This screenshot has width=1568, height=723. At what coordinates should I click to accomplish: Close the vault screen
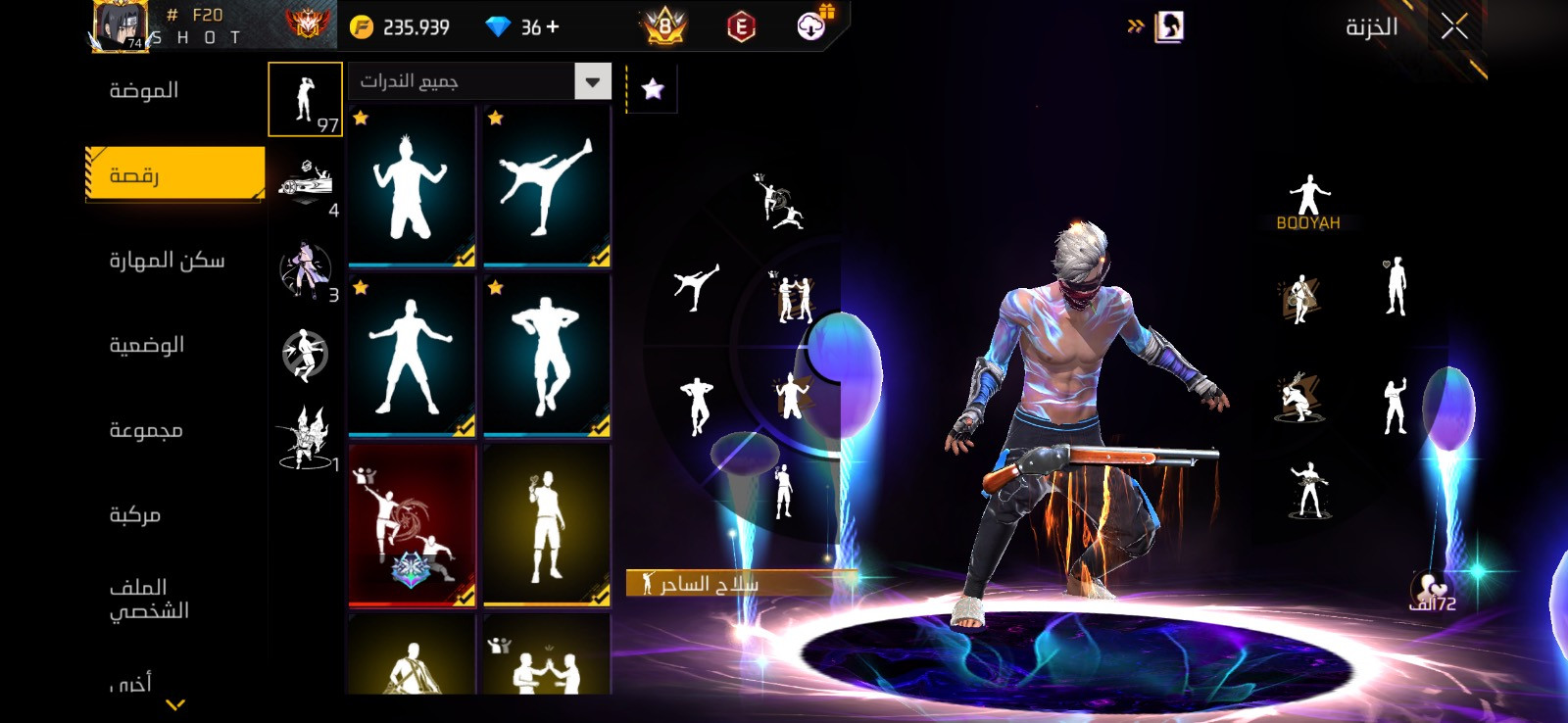coord(1454,26)
